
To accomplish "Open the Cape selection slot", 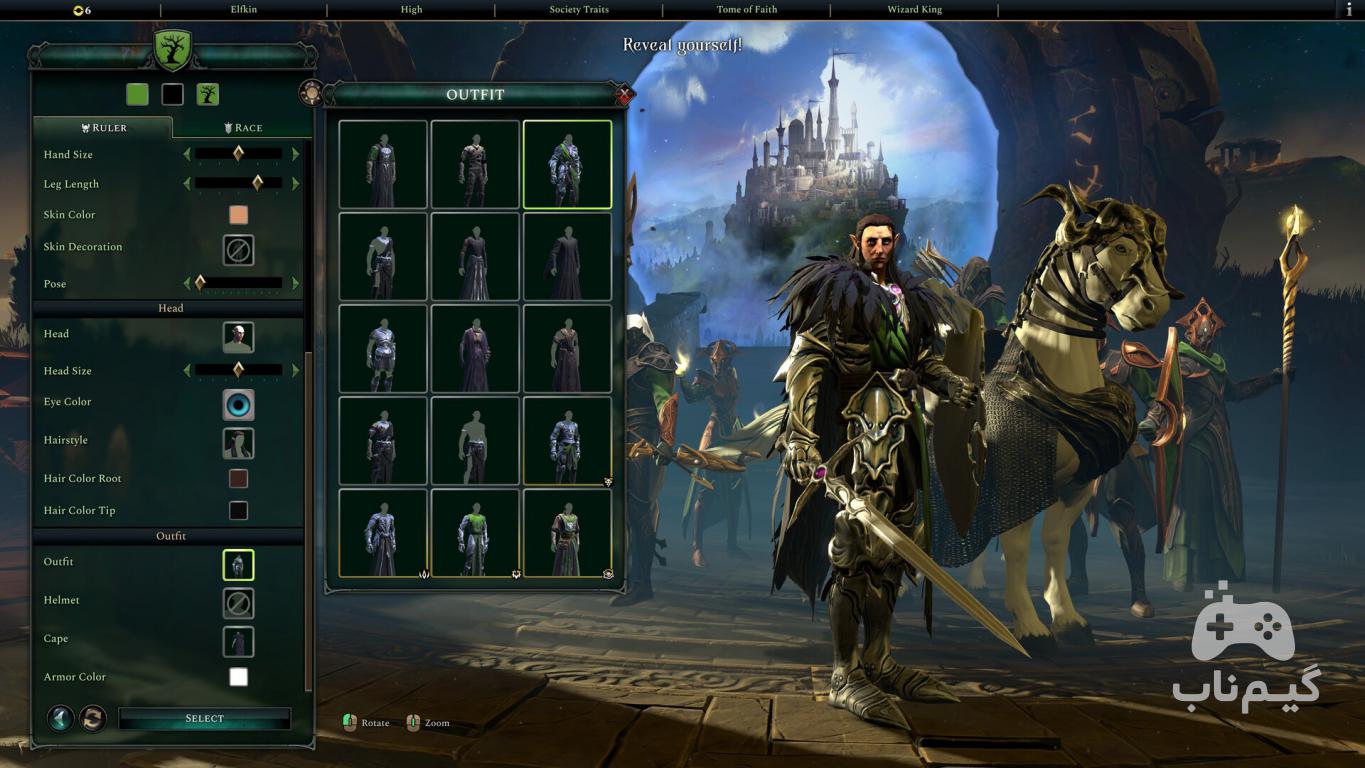I will [238, 641].
